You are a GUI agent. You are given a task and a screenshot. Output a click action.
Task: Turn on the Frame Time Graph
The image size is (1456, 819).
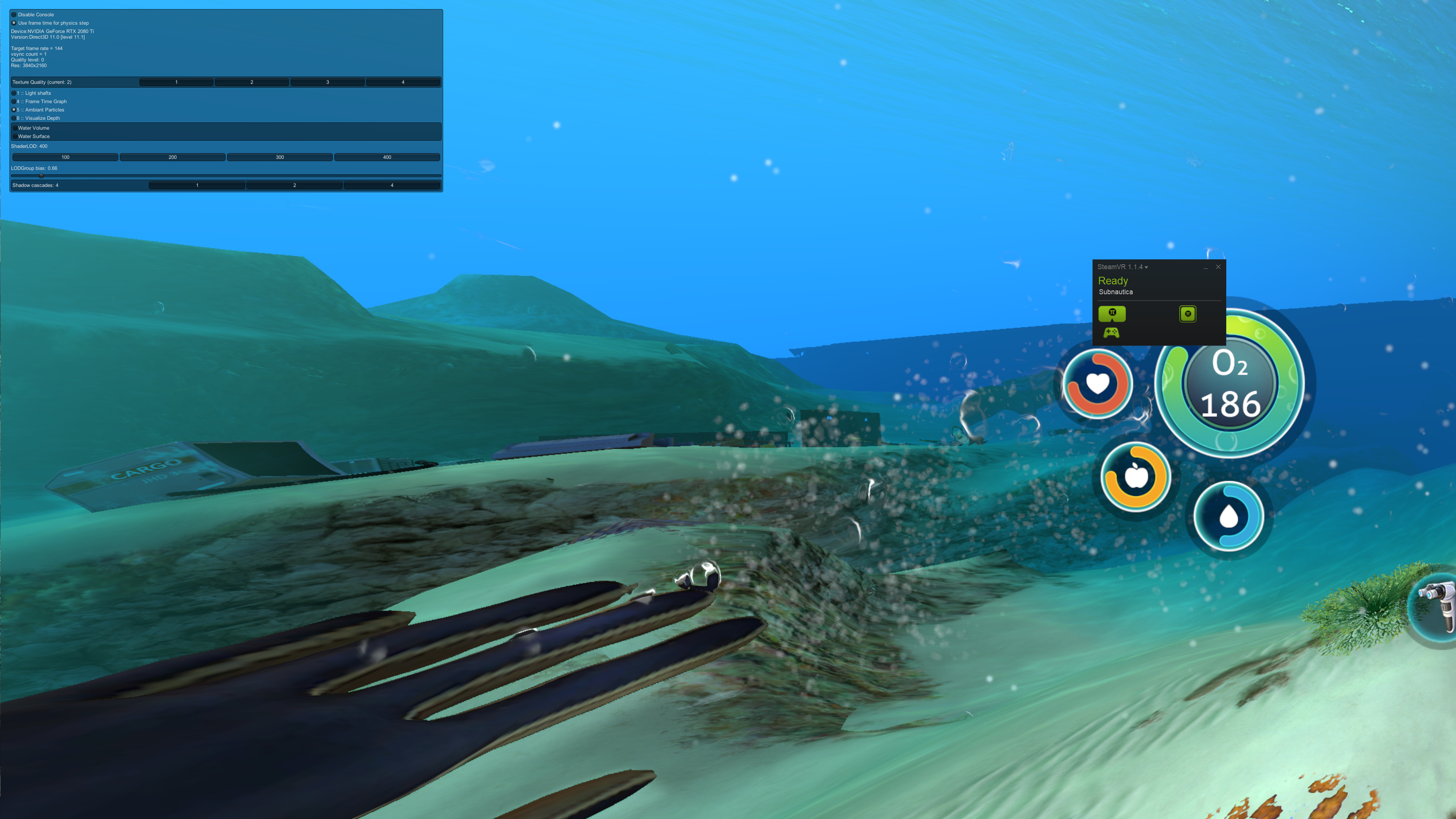[14, 102]
